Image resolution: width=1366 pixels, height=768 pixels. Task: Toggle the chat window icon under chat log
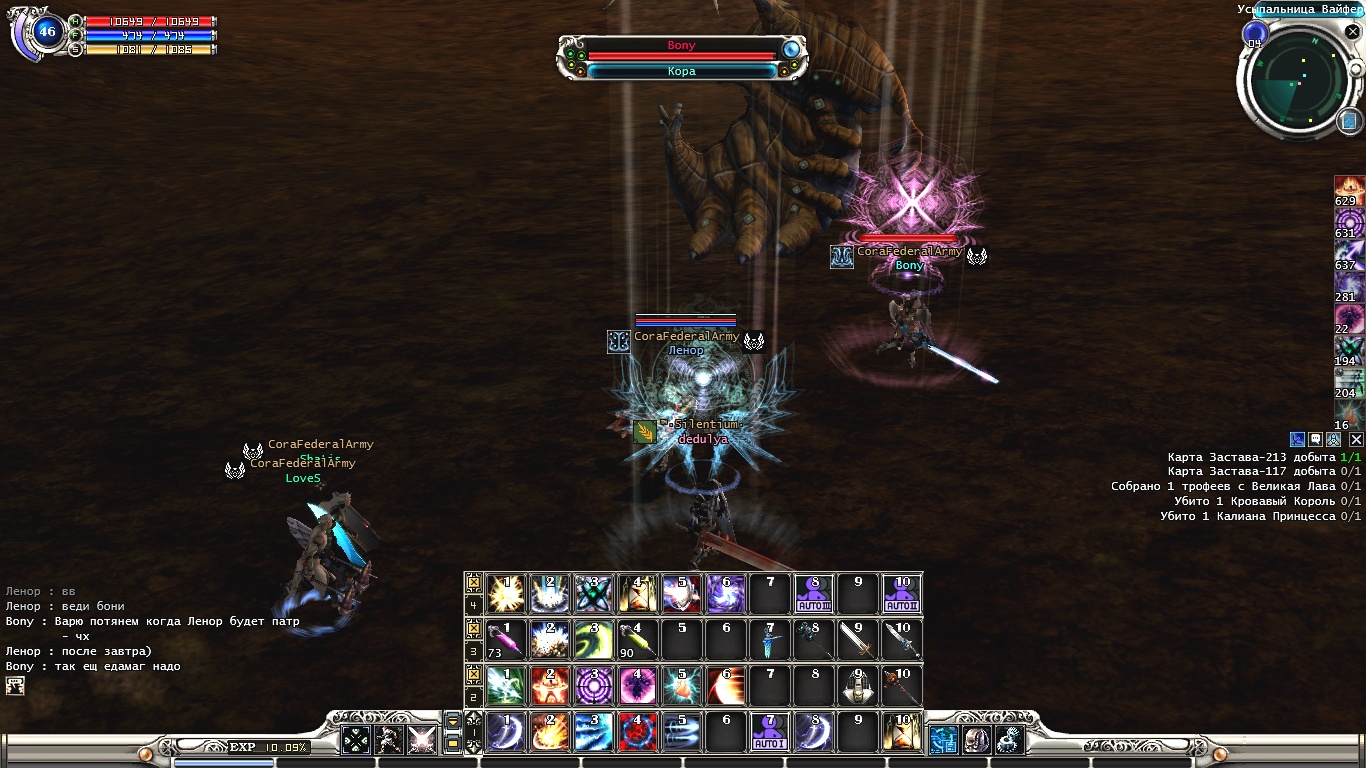pos(15,685)
